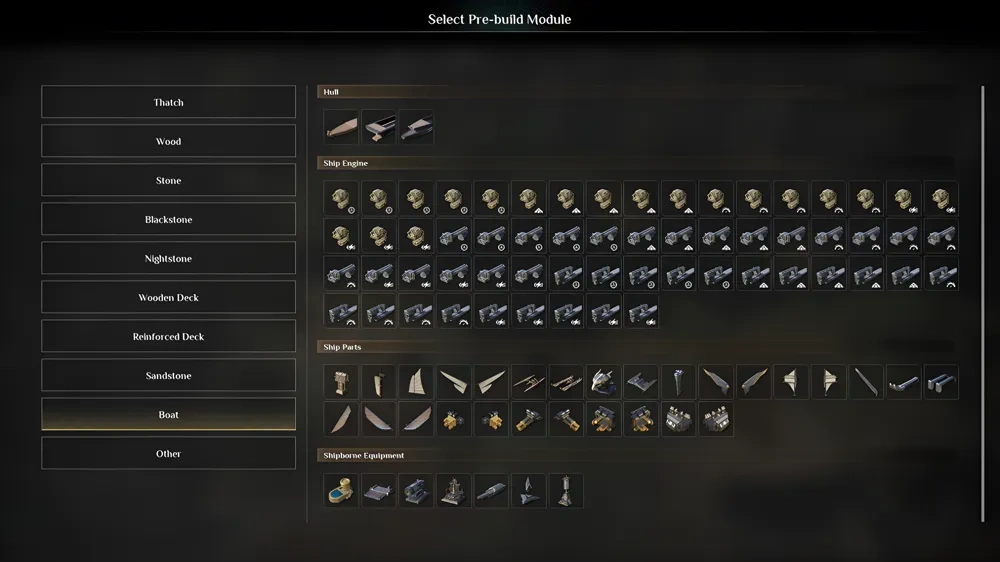Select the Thatch category
The width and height of the screenshot is (1000, 562).
(168, 102)
